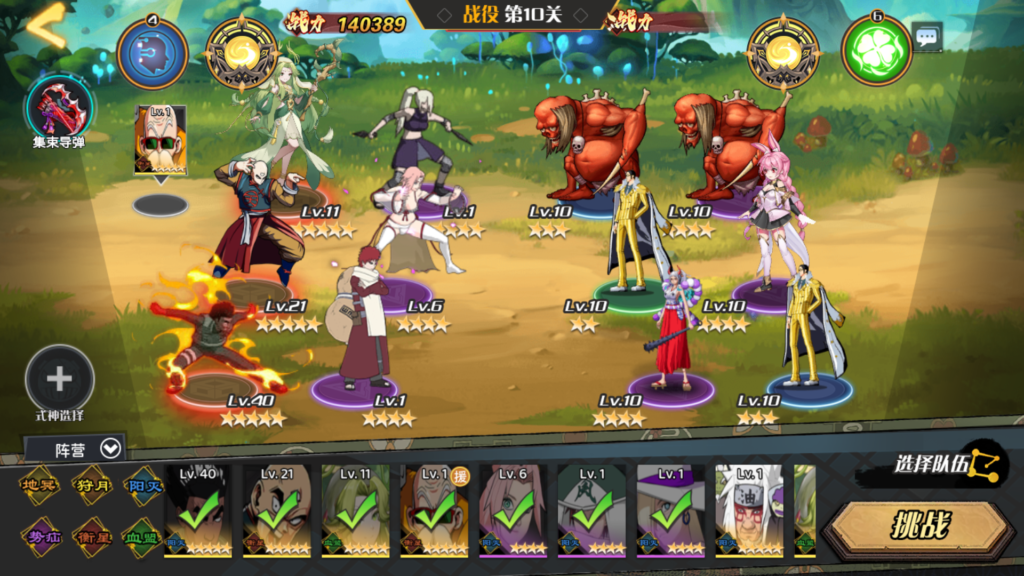Add the unchecked white-haired Lv.1 hero card
The height and width of the screenshot is (576, 1024).
click(749, 510)
